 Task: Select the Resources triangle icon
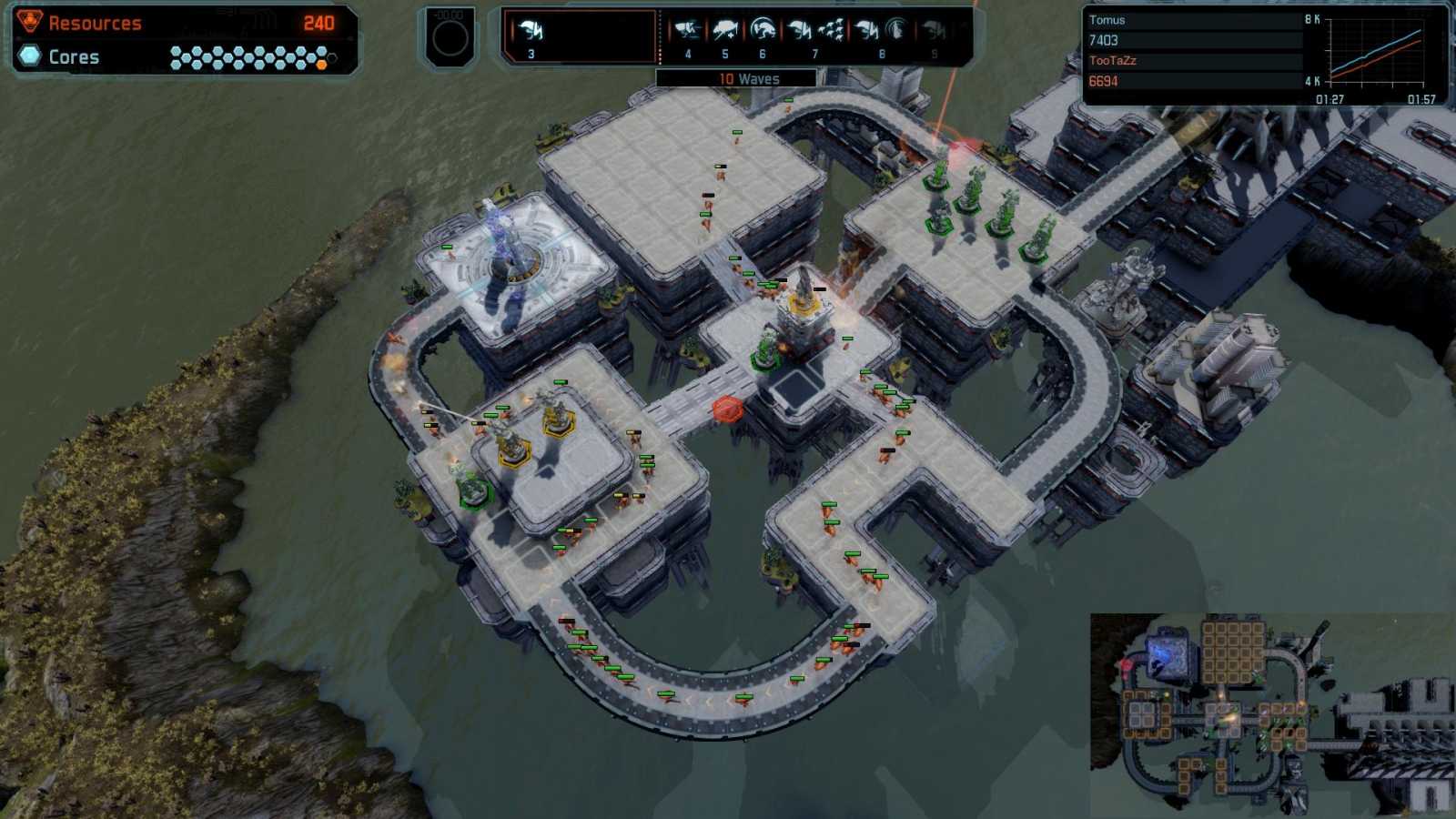point(30,21)
